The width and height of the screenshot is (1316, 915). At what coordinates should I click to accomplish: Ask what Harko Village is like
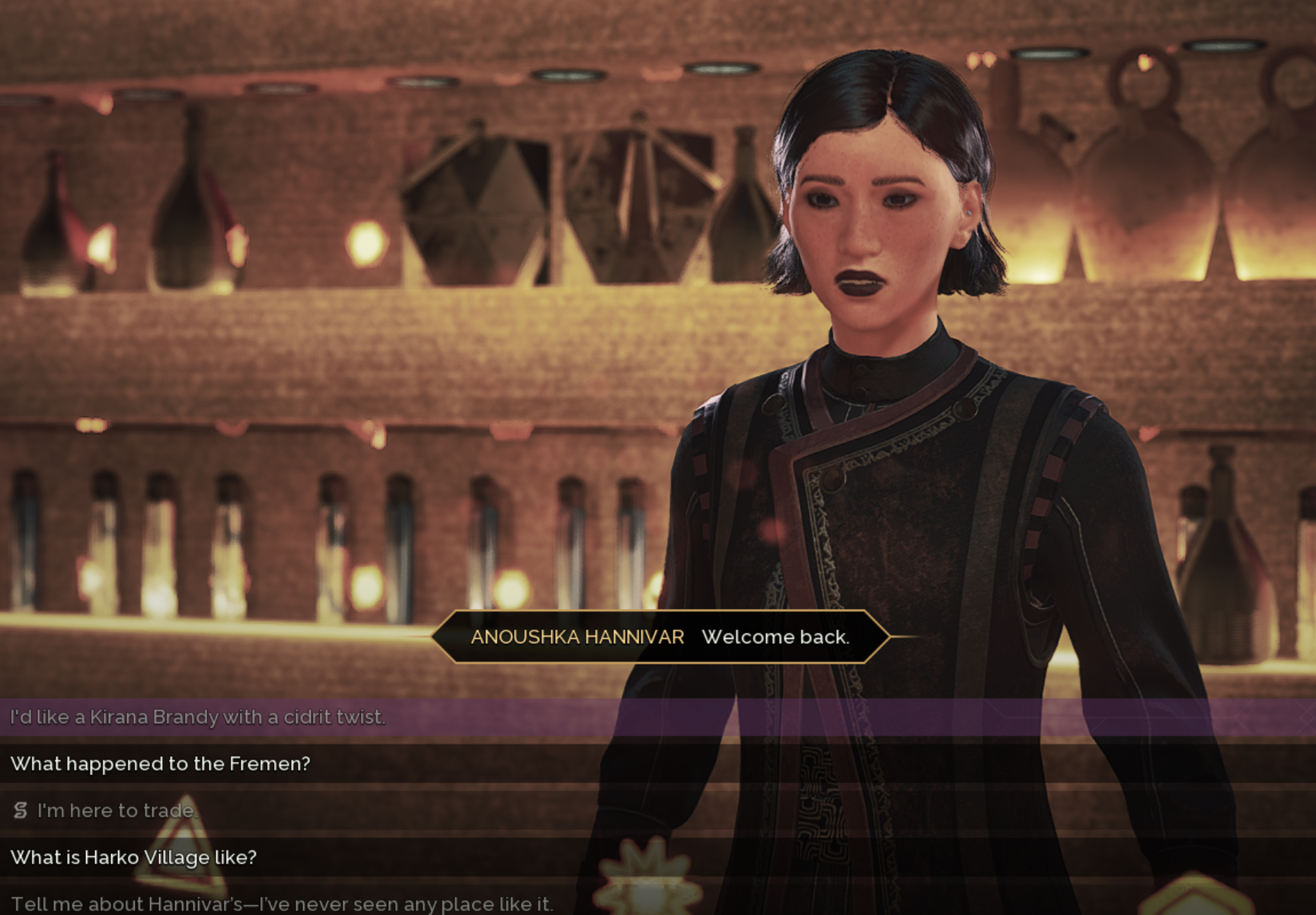pos(133,857)
